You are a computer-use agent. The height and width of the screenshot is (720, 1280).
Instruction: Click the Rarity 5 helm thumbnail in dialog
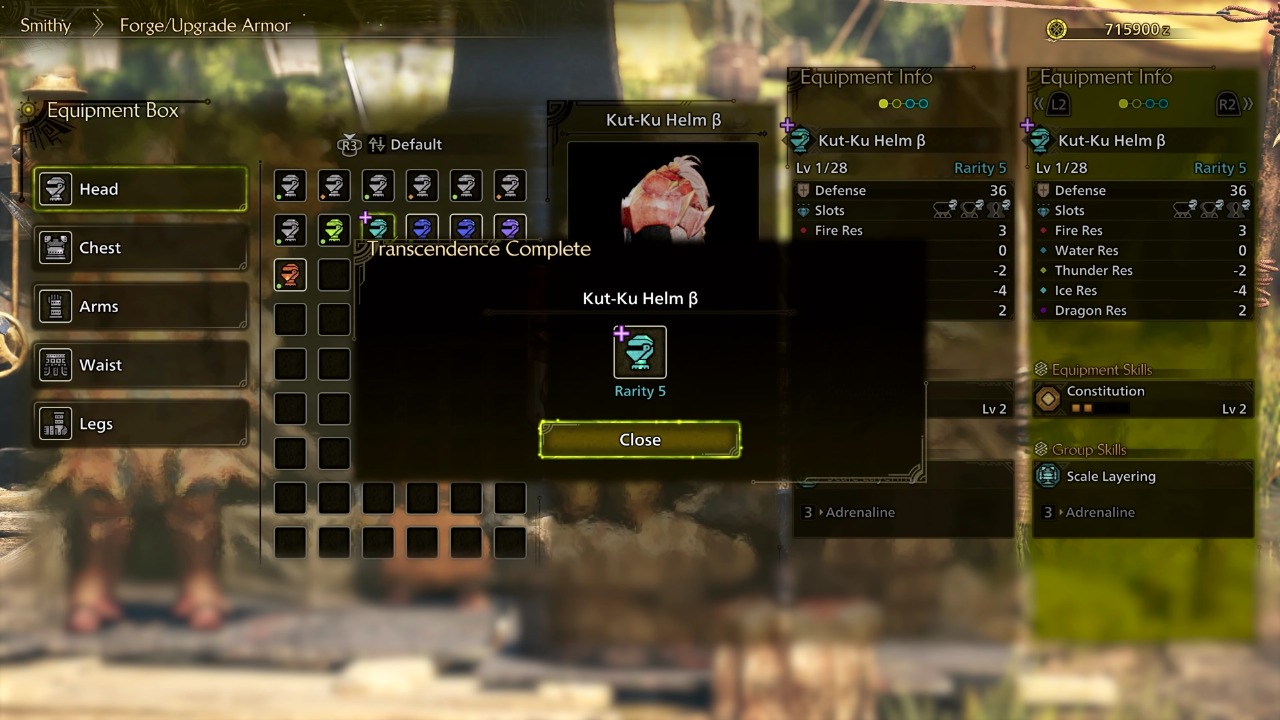[640, 352]
